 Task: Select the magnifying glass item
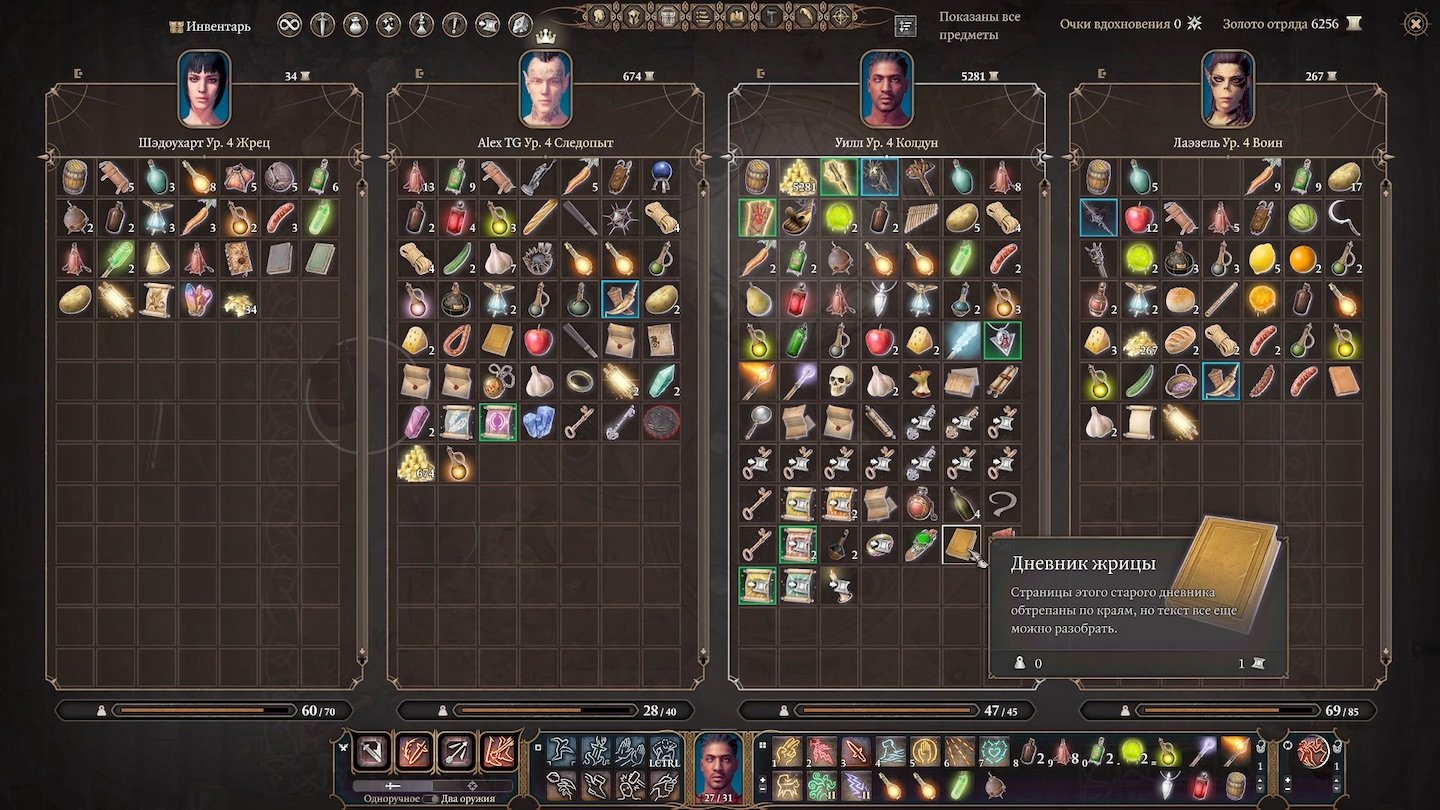tap(757, 421)
